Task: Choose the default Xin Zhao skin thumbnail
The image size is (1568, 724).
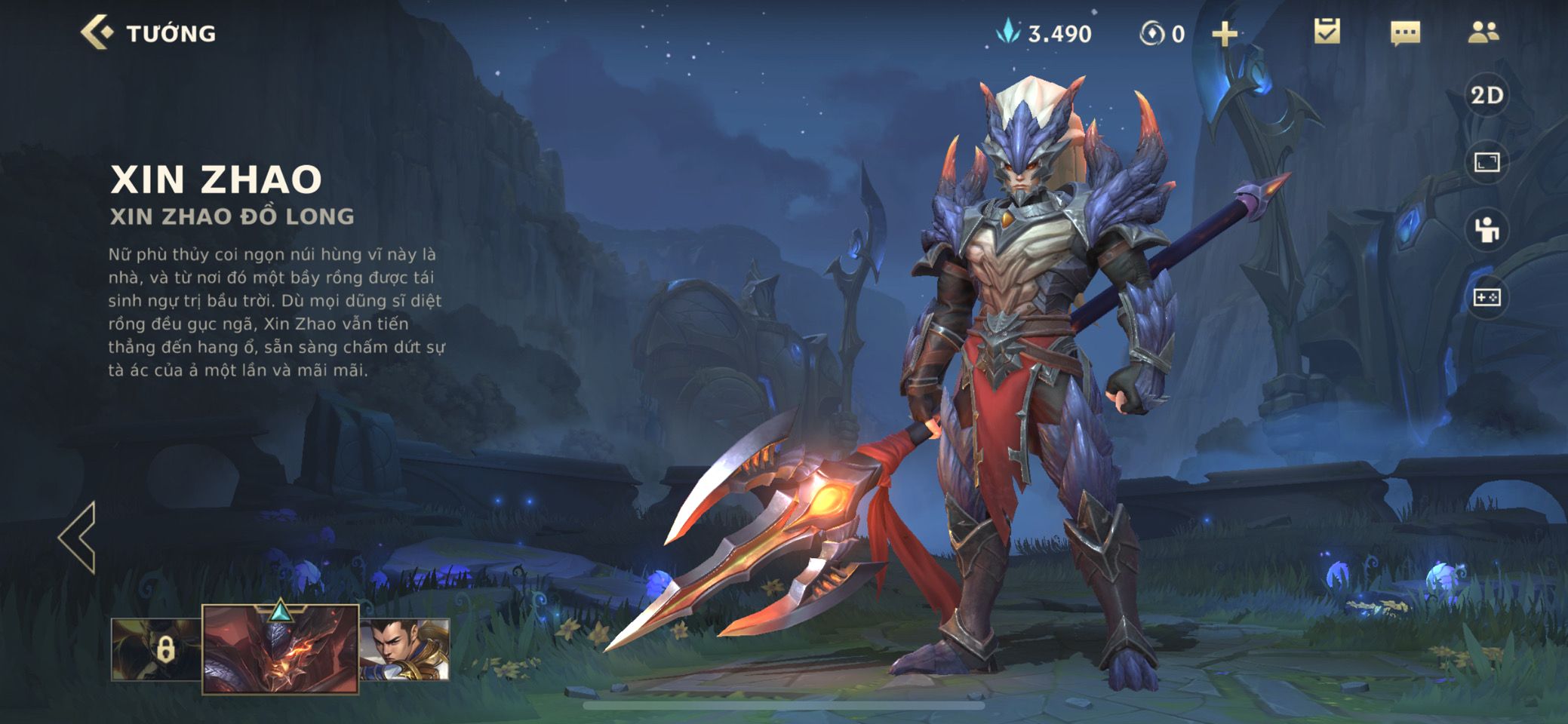Action: coord(405,649)
